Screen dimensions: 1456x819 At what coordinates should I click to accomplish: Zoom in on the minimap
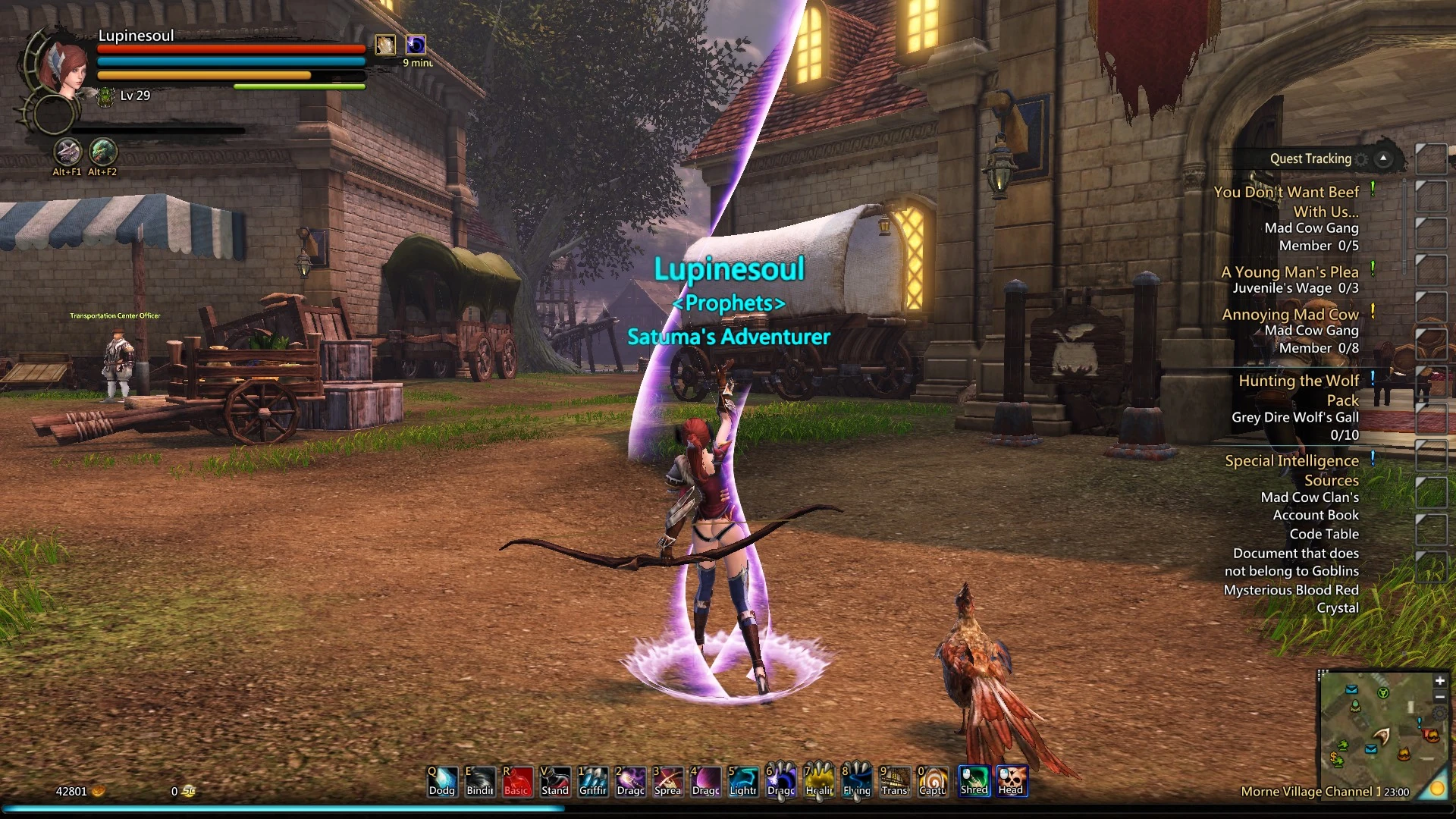1440,681
